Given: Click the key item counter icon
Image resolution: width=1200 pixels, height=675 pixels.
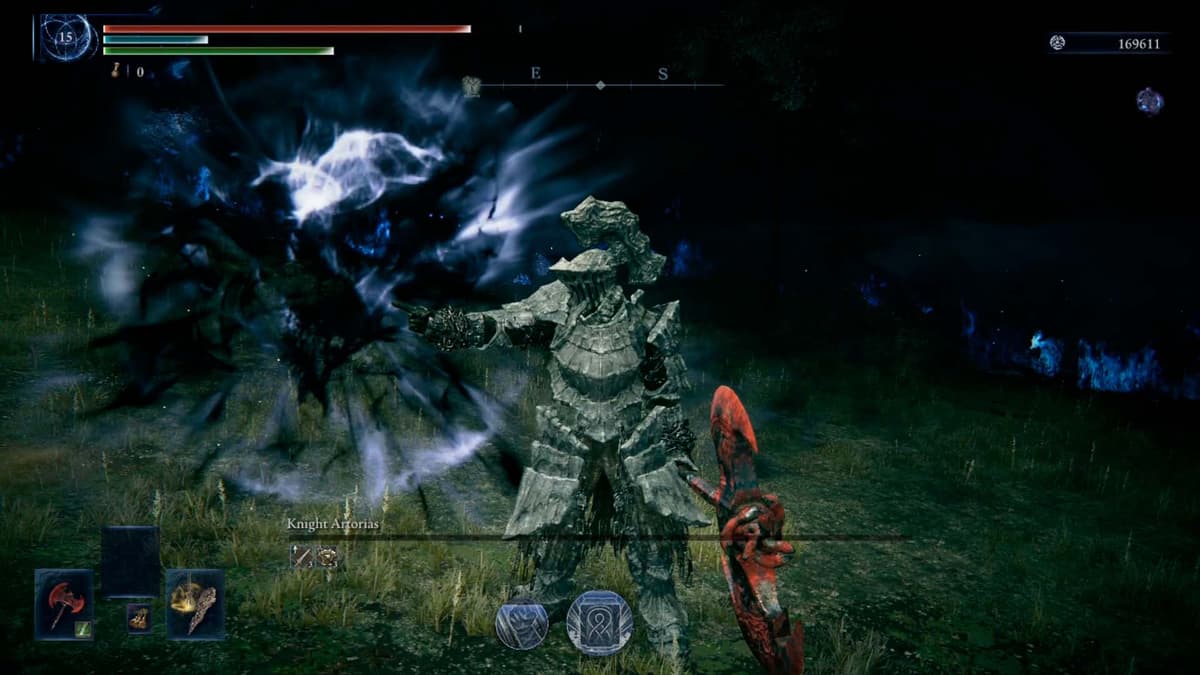Looking at the screenshot, I should pos(117,71).
